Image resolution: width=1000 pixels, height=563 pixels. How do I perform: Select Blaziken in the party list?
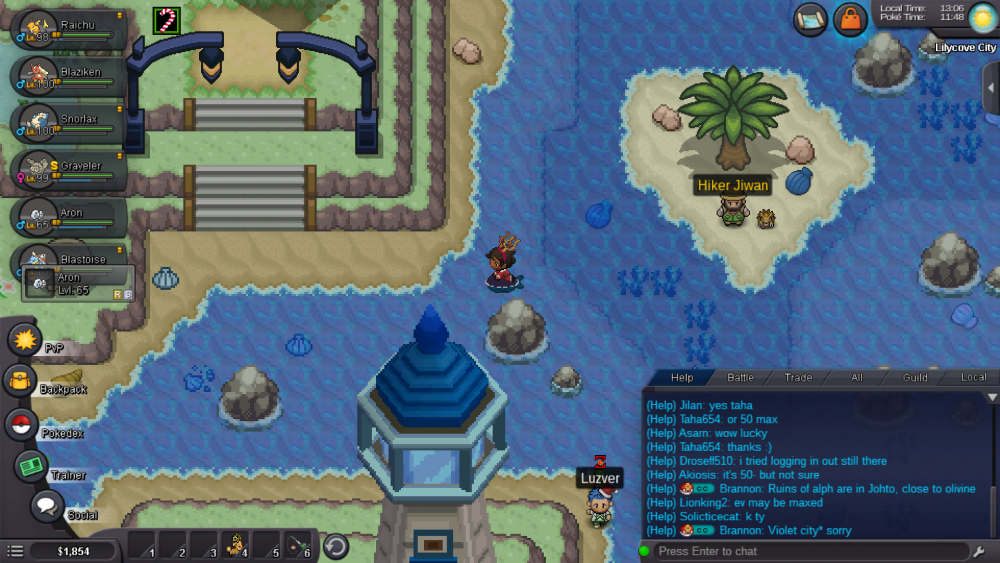point(68,76)
